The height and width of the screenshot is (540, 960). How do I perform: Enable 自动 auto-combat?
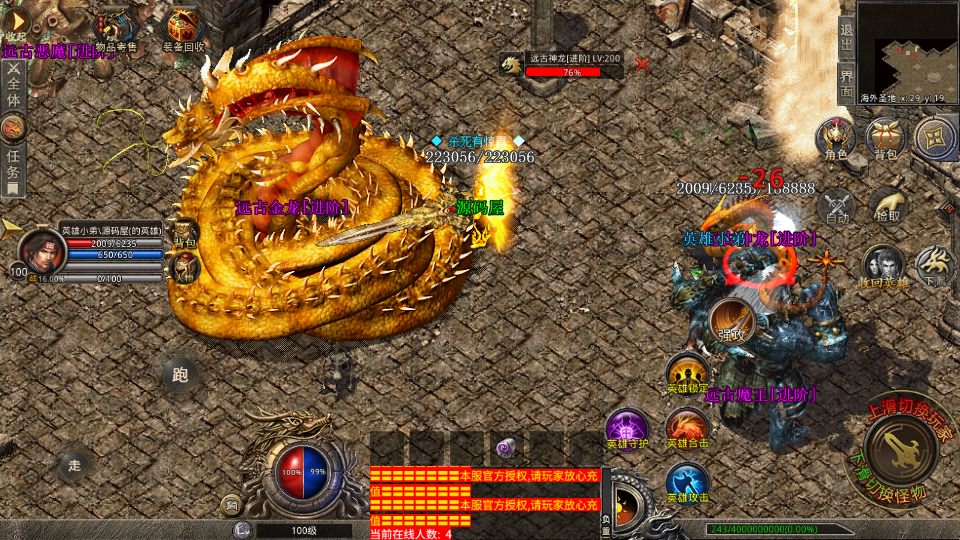(x=836, y=205)
